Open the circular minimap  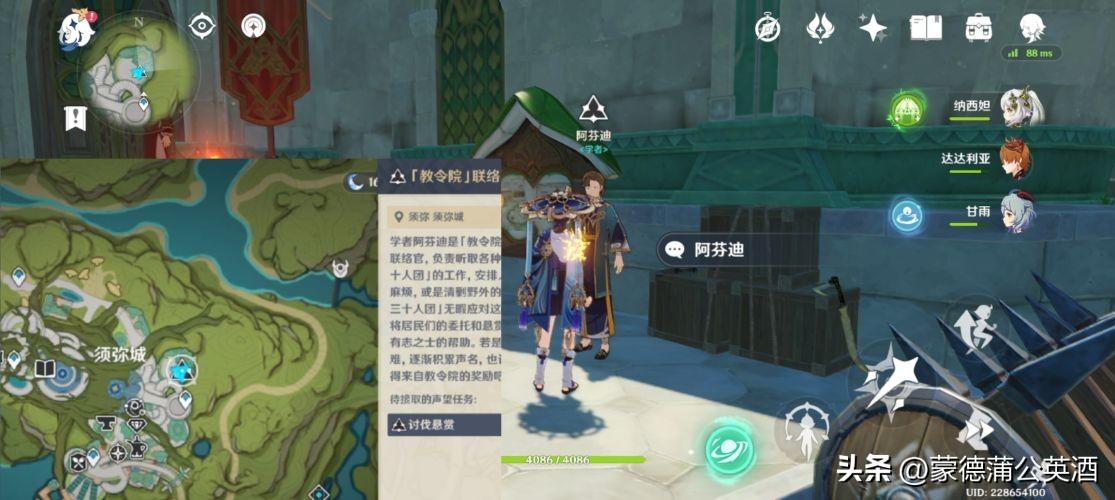(141, 72)
